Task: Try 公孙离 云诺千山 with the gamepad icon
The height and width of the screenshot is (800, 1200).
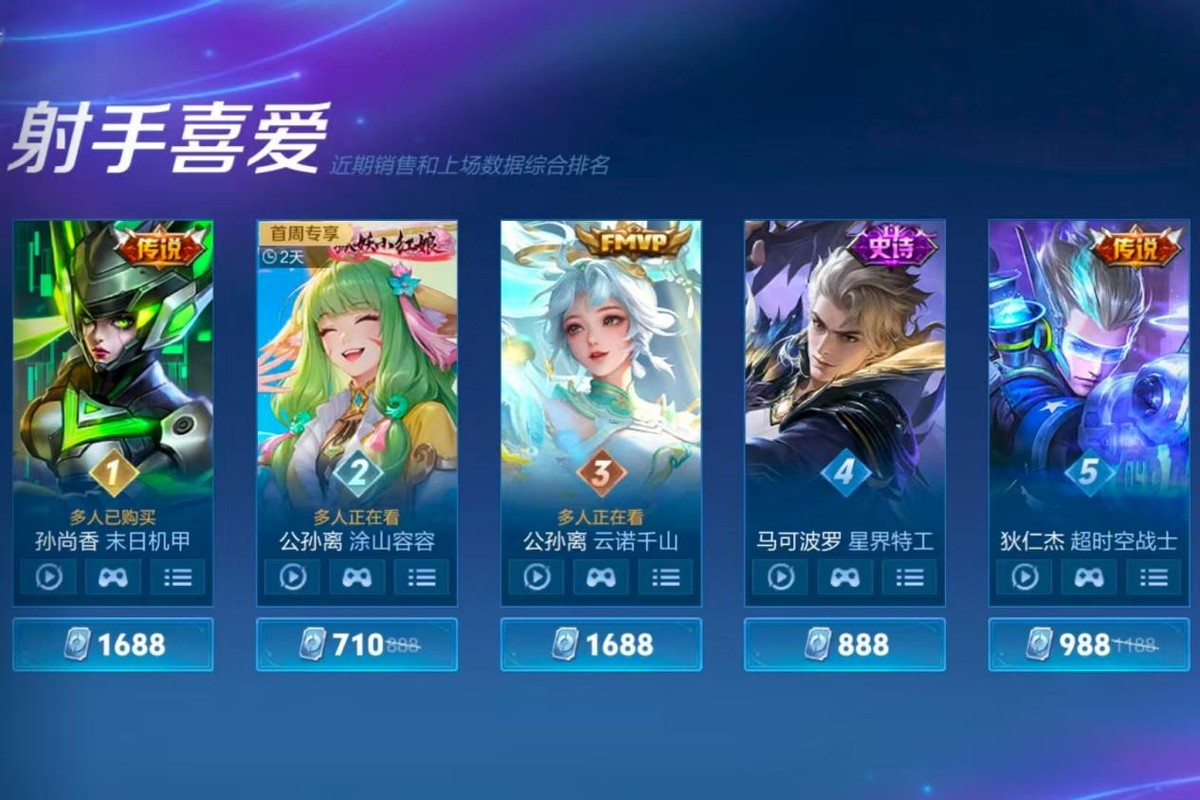Action: (601, 577)
